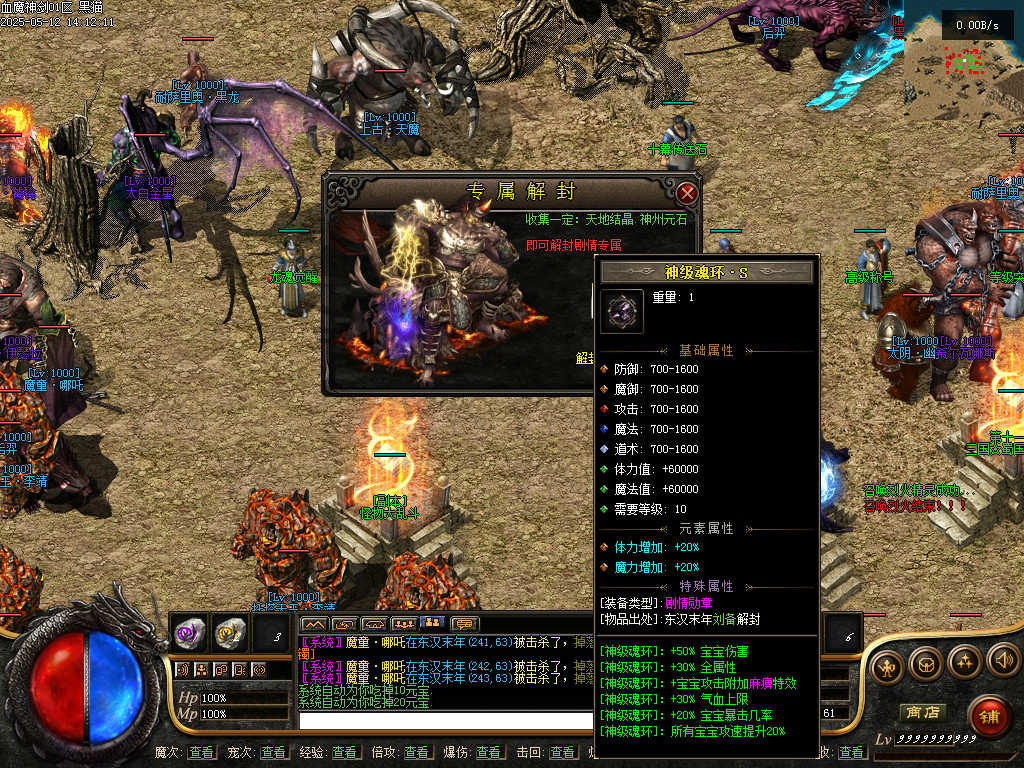Click the chat text input box
1024x768 pixels.
tap(440, 720)
